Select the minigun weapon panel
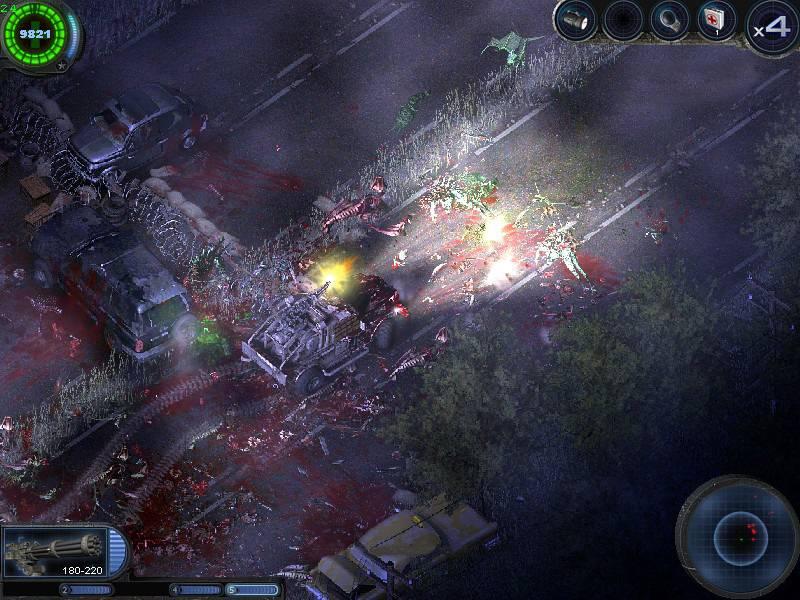 (x=60, y=552)
